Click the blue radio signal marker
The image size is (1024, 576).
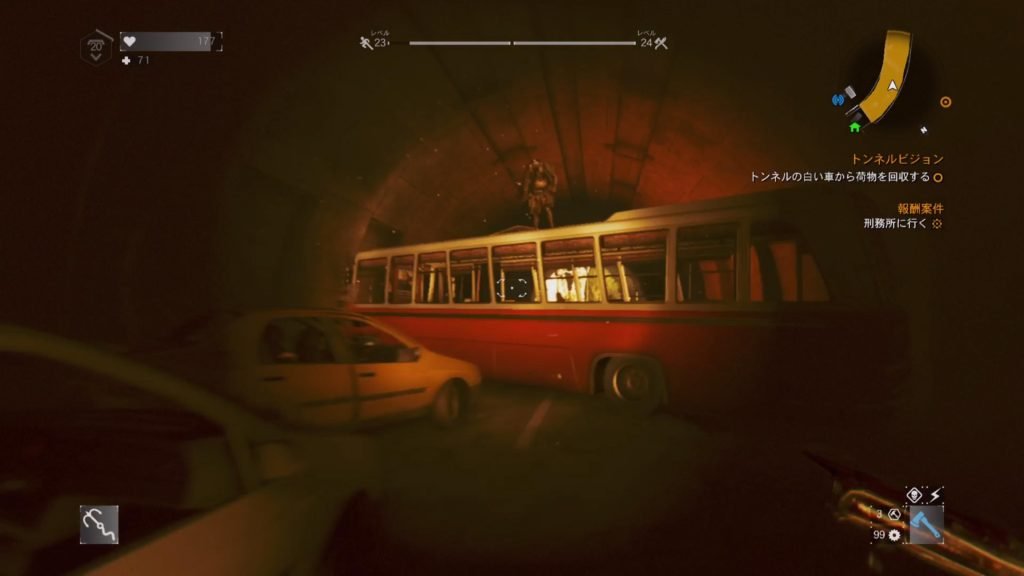pyautogui.click(x=838, y=99)
